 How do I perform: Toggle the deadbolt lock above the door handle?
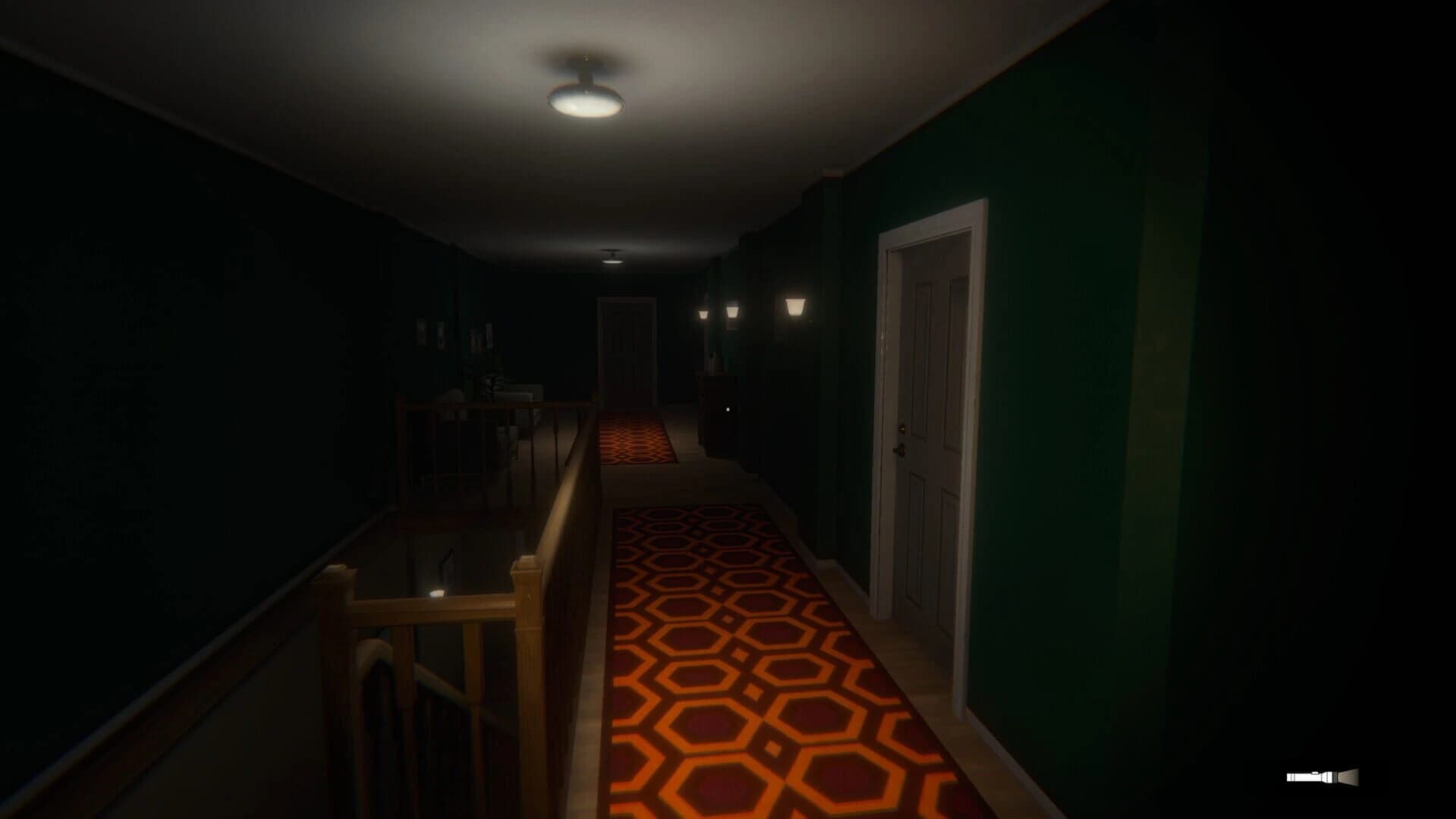tap(903, 428)
